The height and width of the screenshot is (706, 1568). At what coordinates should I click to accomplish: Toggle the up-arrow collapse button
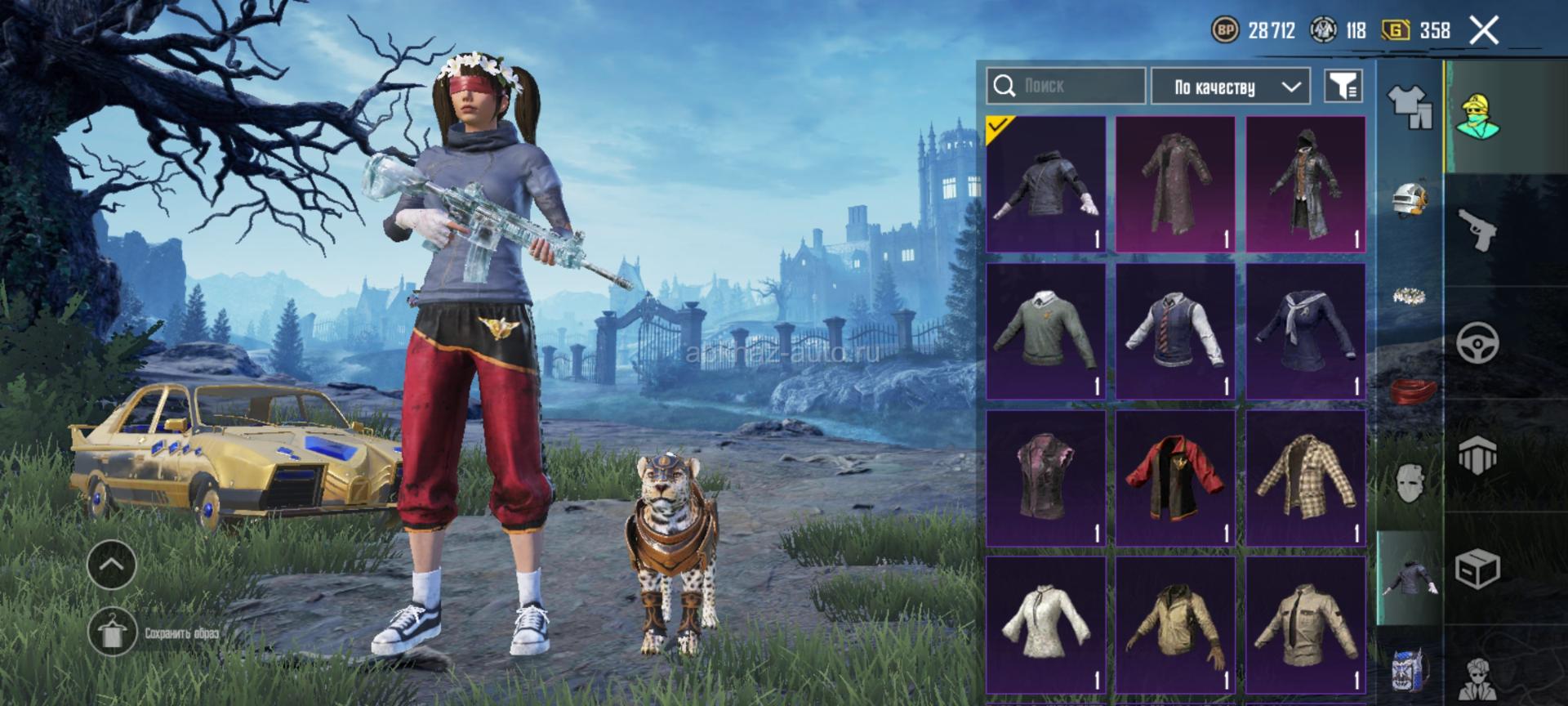click(112, 564)
